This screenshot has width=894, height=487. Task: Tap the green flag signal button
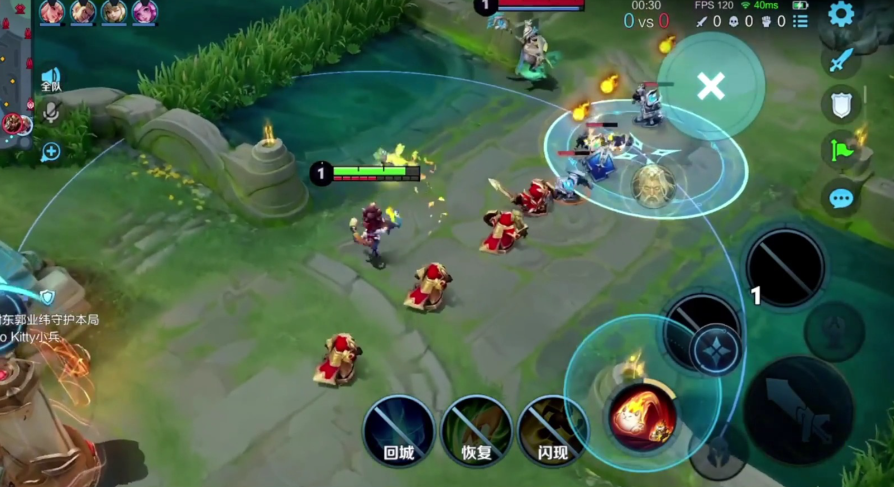click(841, 151)
